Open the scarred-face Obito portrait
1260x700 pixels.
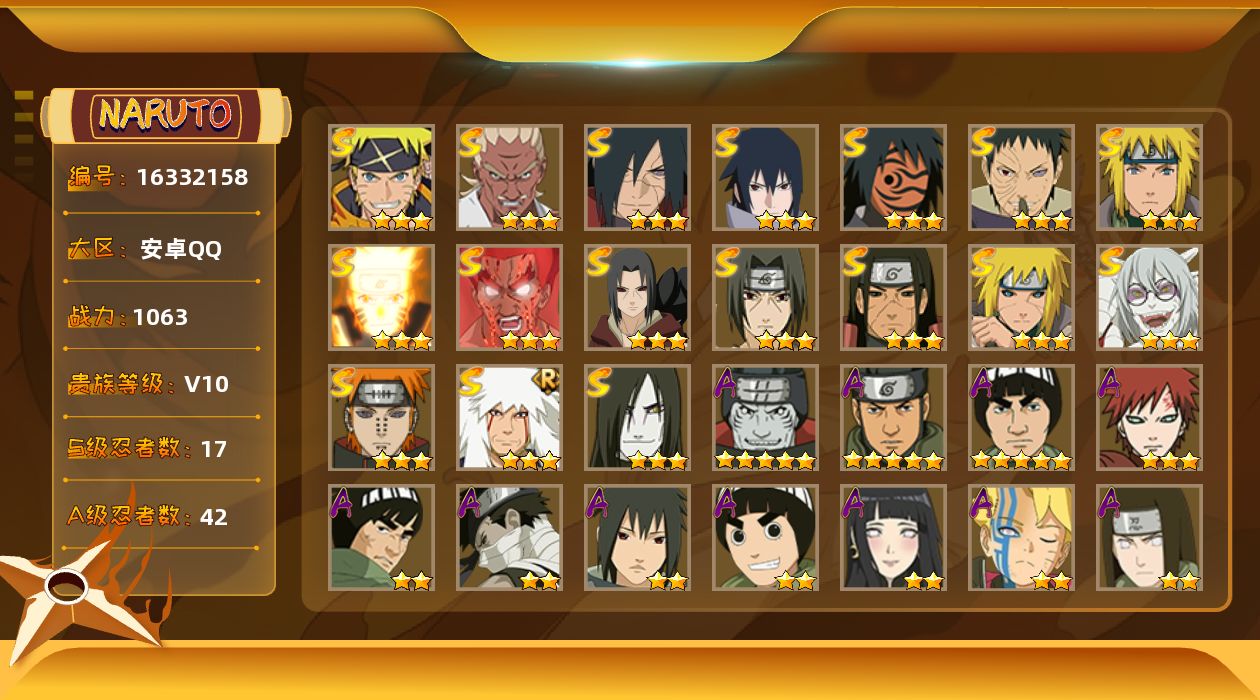[1021, 177]
